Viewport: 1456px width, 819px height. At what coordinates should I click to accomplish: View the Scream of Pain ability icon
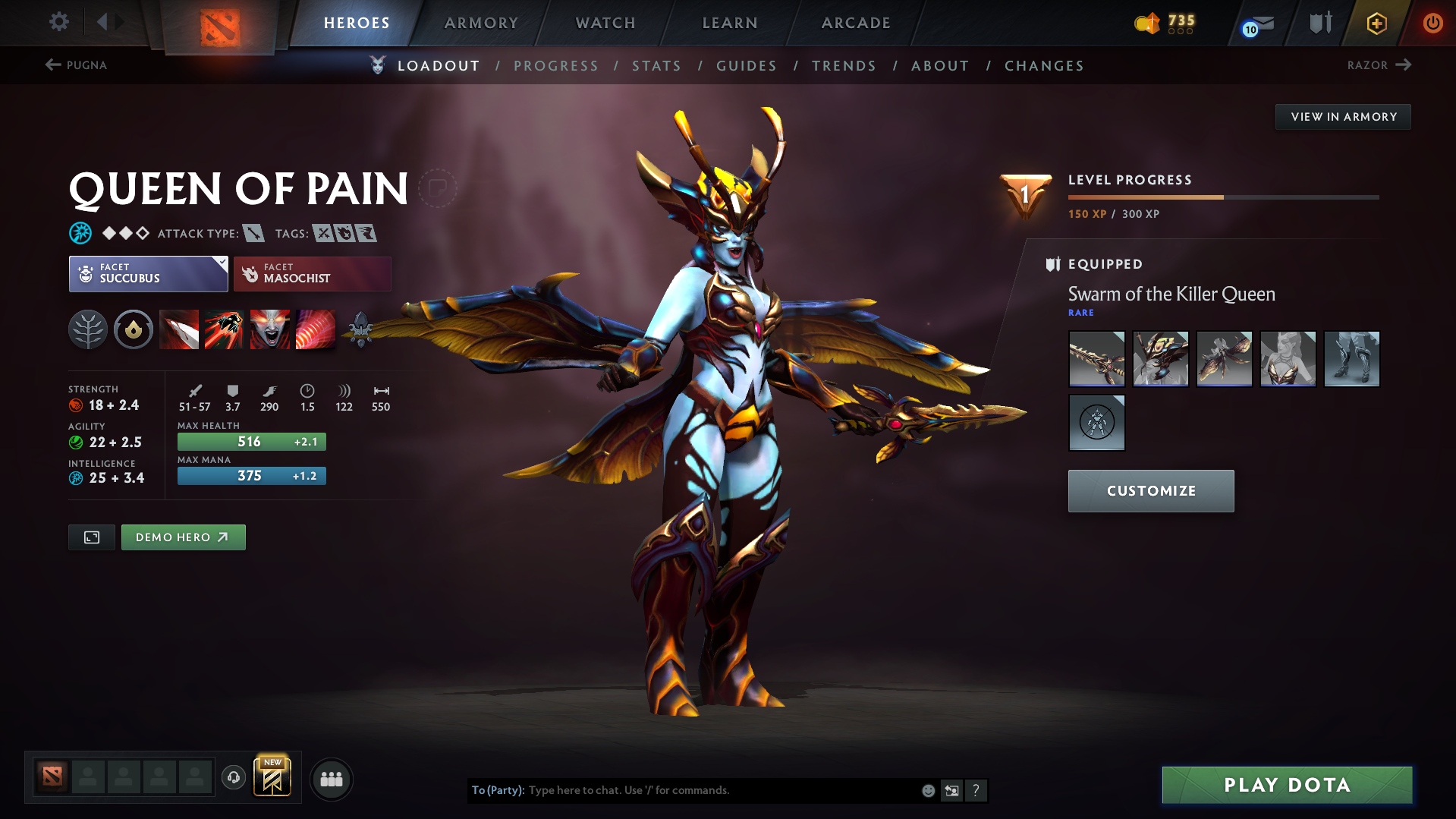(270, 329)
